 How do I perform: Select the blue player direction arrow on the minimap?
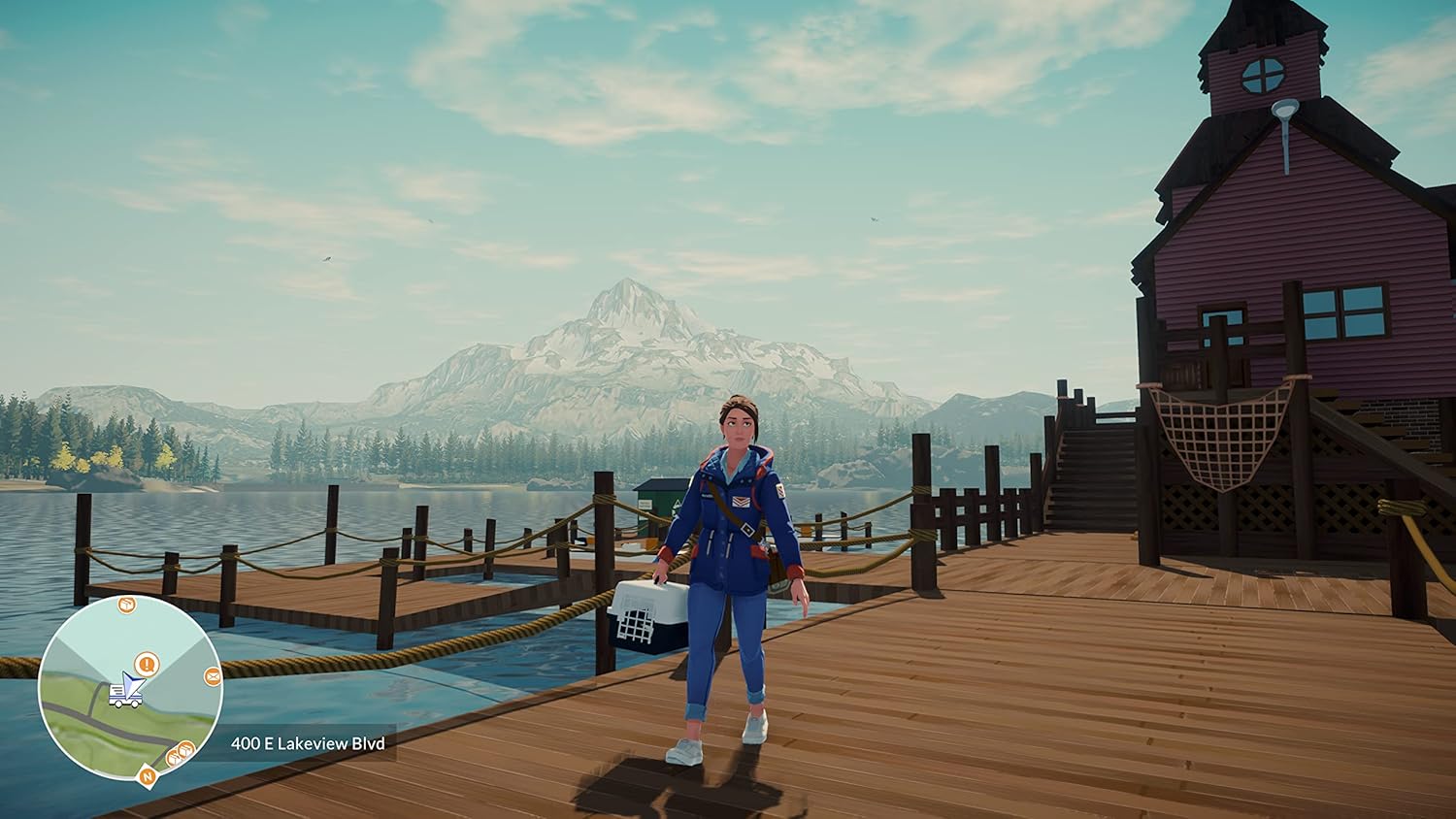coord(134,684)
